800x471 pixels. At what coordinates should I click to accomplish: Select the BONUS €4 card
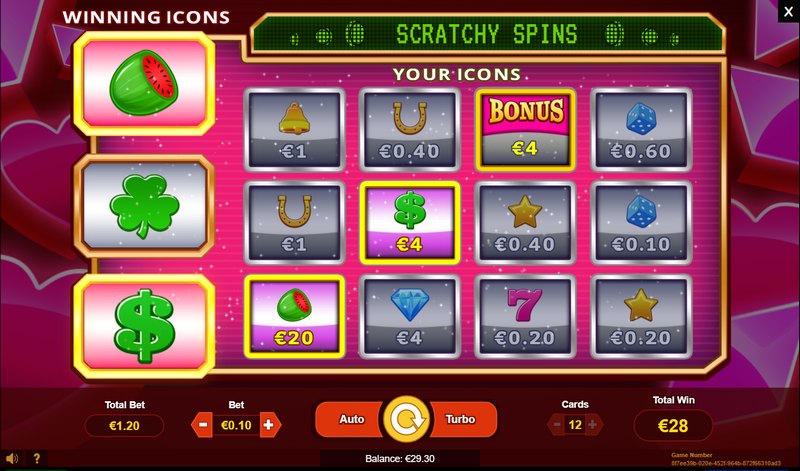(x=525, y=127)
